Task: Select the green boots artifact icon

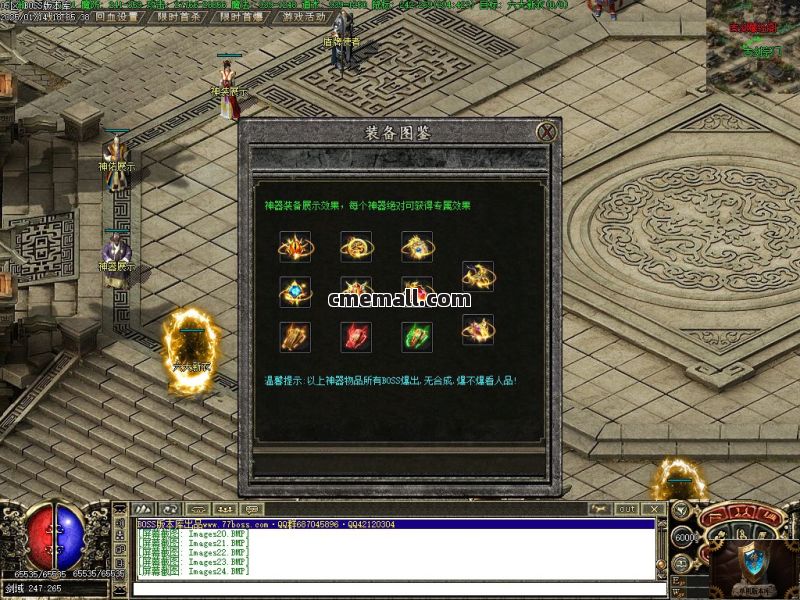Action: click(417, 336)
